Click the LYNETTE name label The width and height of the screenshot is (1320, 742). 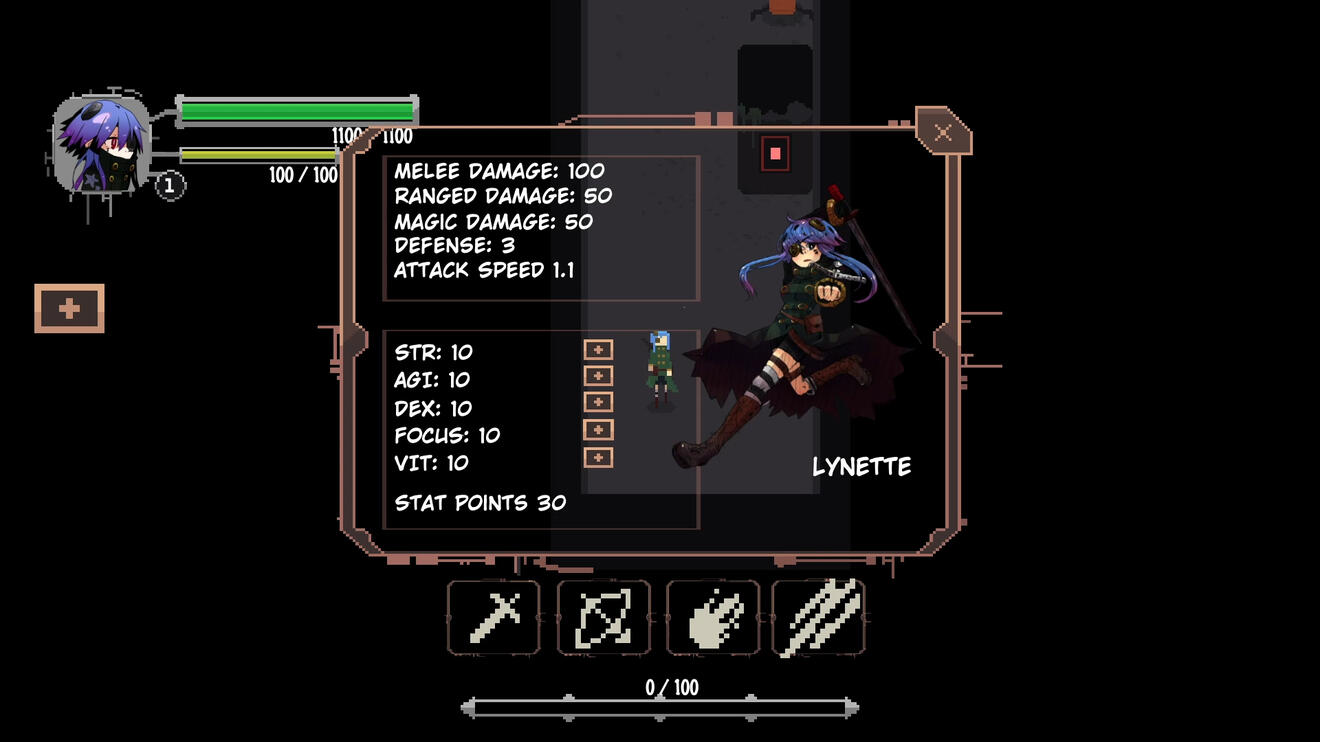tap(862, 465)
